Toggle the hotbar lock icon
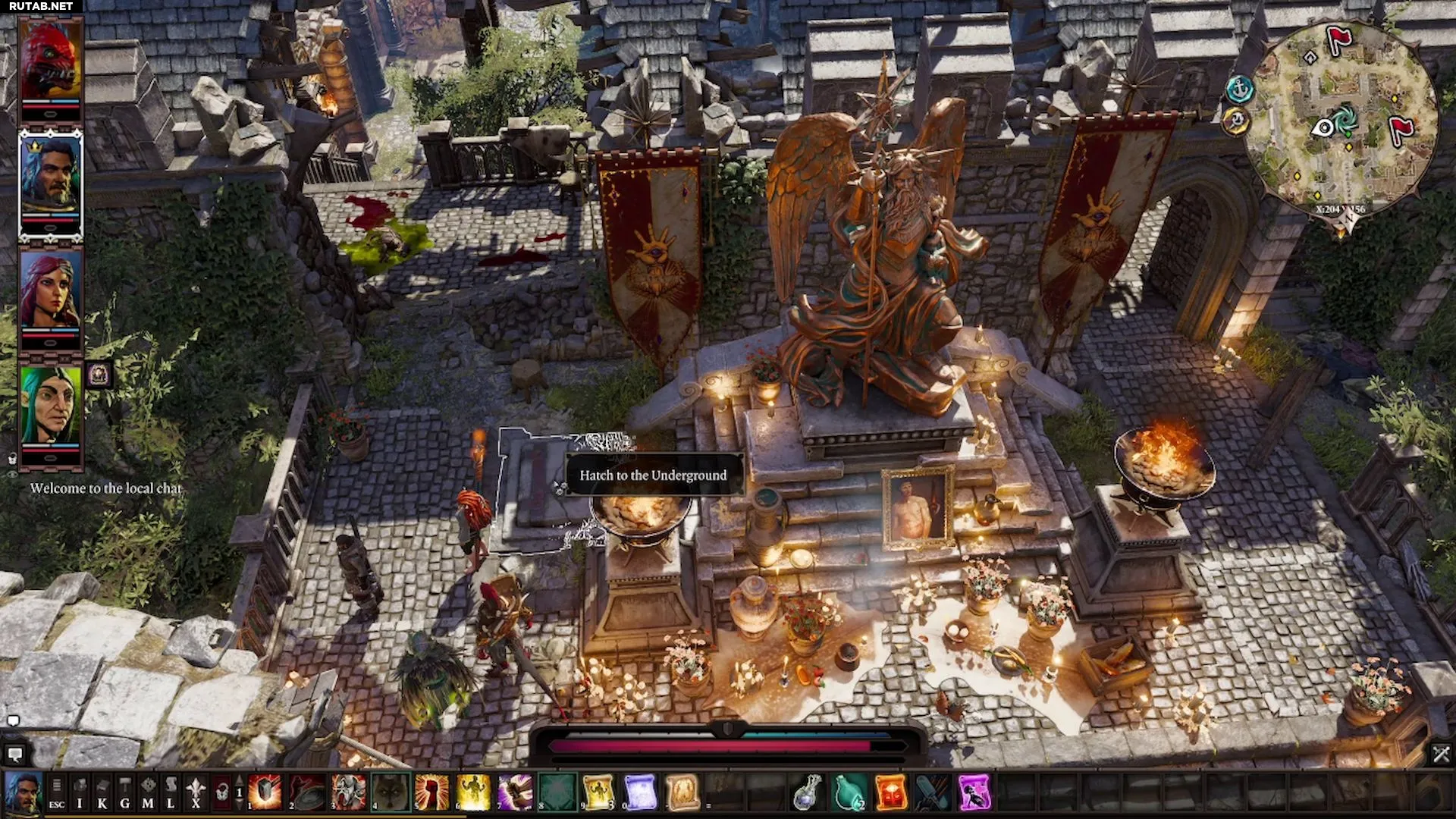This screenshot has width=1456, height=819. pos(221,792)
